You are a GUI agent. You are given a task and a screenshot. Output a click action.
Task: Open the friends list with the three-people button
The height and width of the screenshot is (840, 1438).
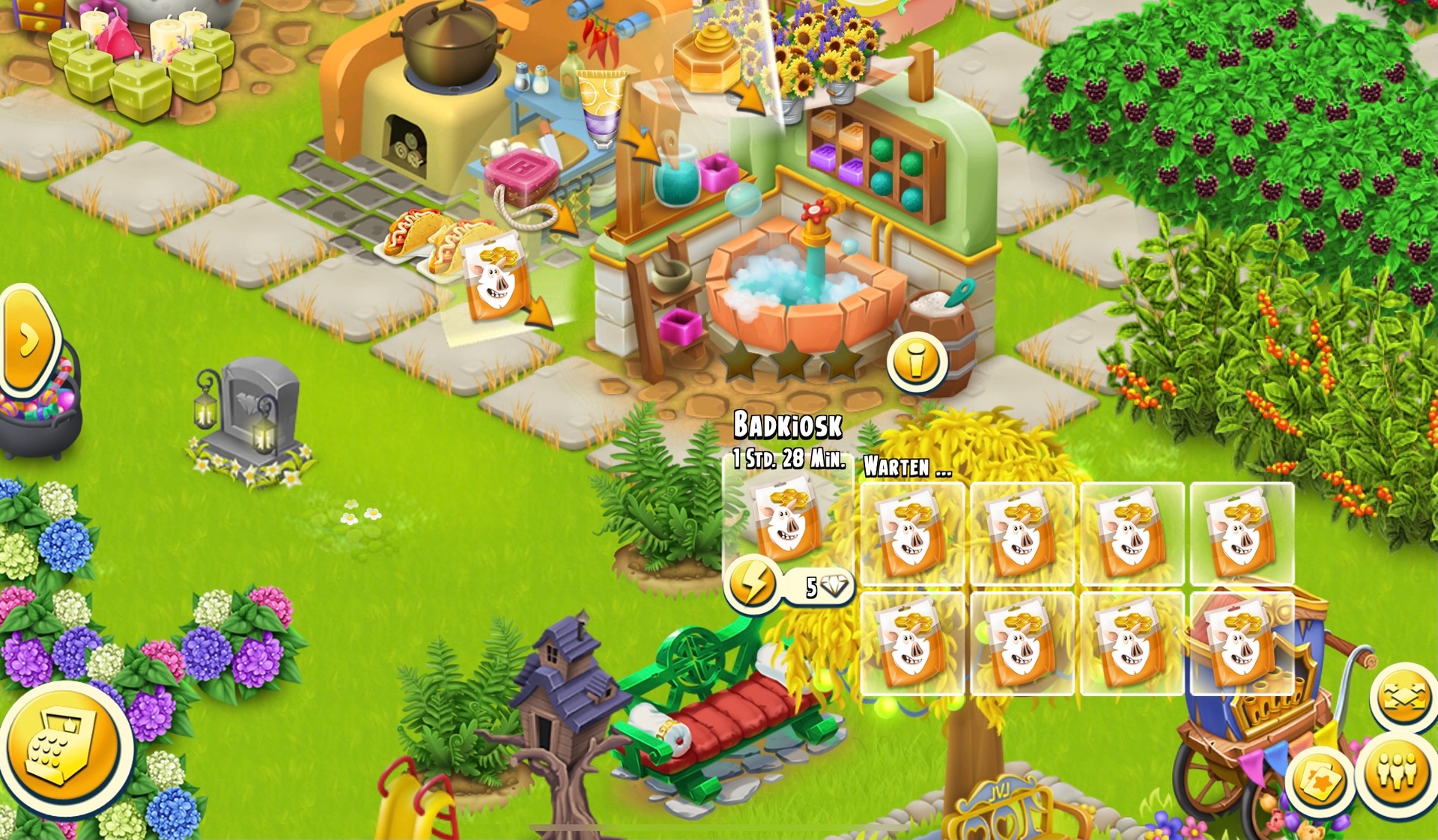(x=1397, y=772)
